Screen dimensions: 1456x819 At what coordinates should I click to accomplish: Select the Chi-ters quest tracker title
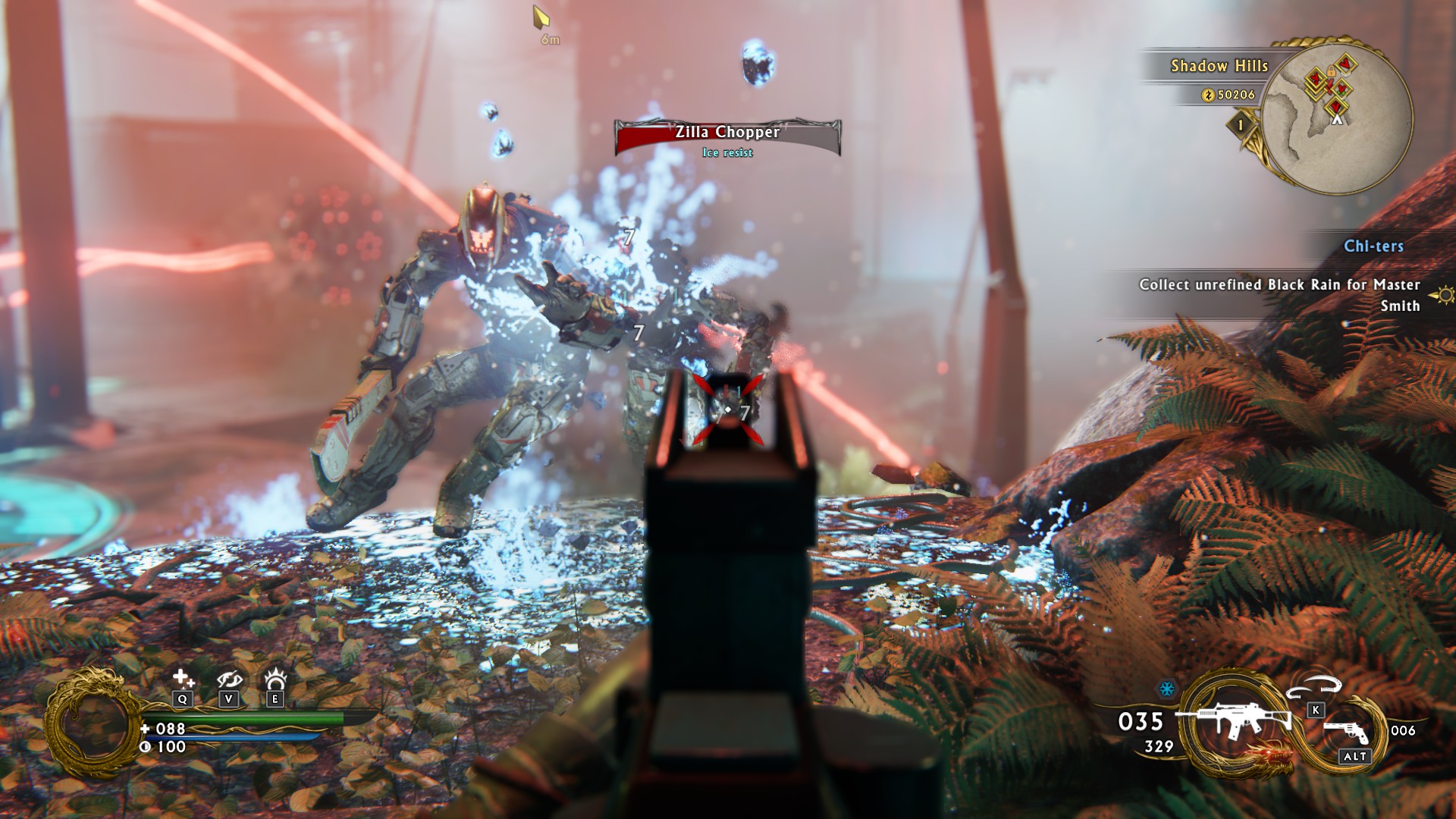coord(1373,246)
